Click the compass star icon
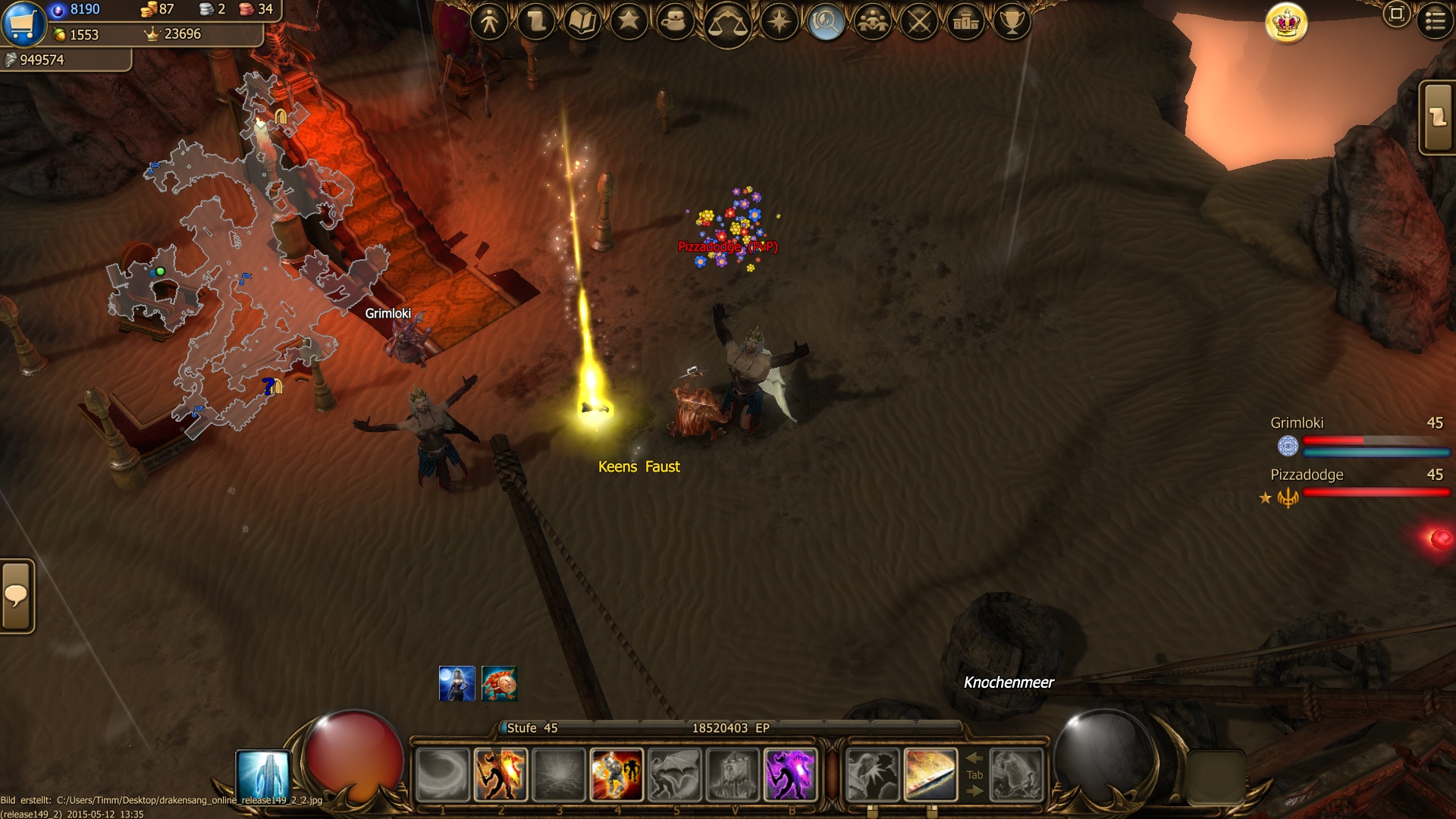Screen dimensions: 1456x819 [x=780, y=21]
